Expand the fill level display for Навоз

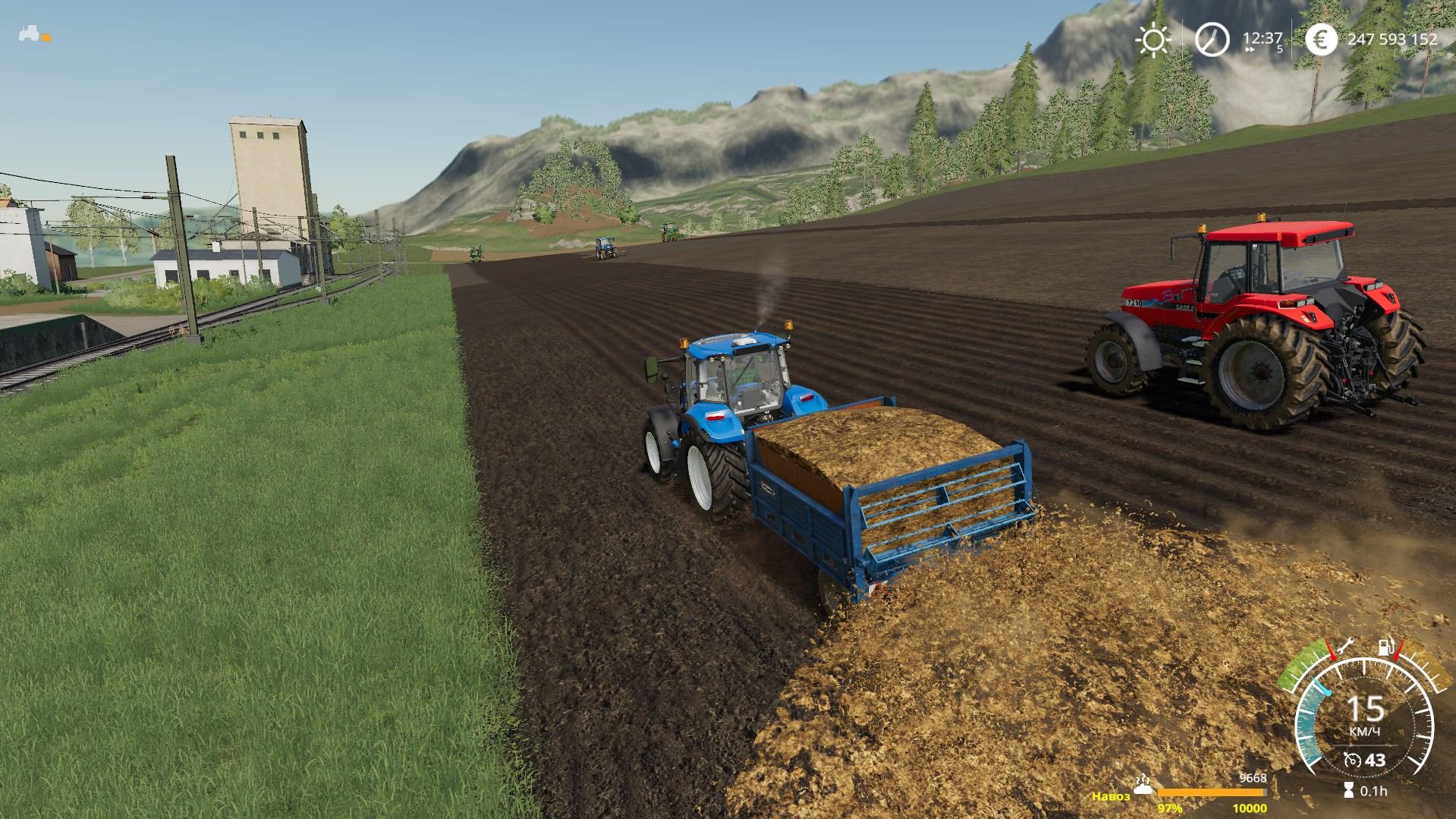[x=1212, y=792]
